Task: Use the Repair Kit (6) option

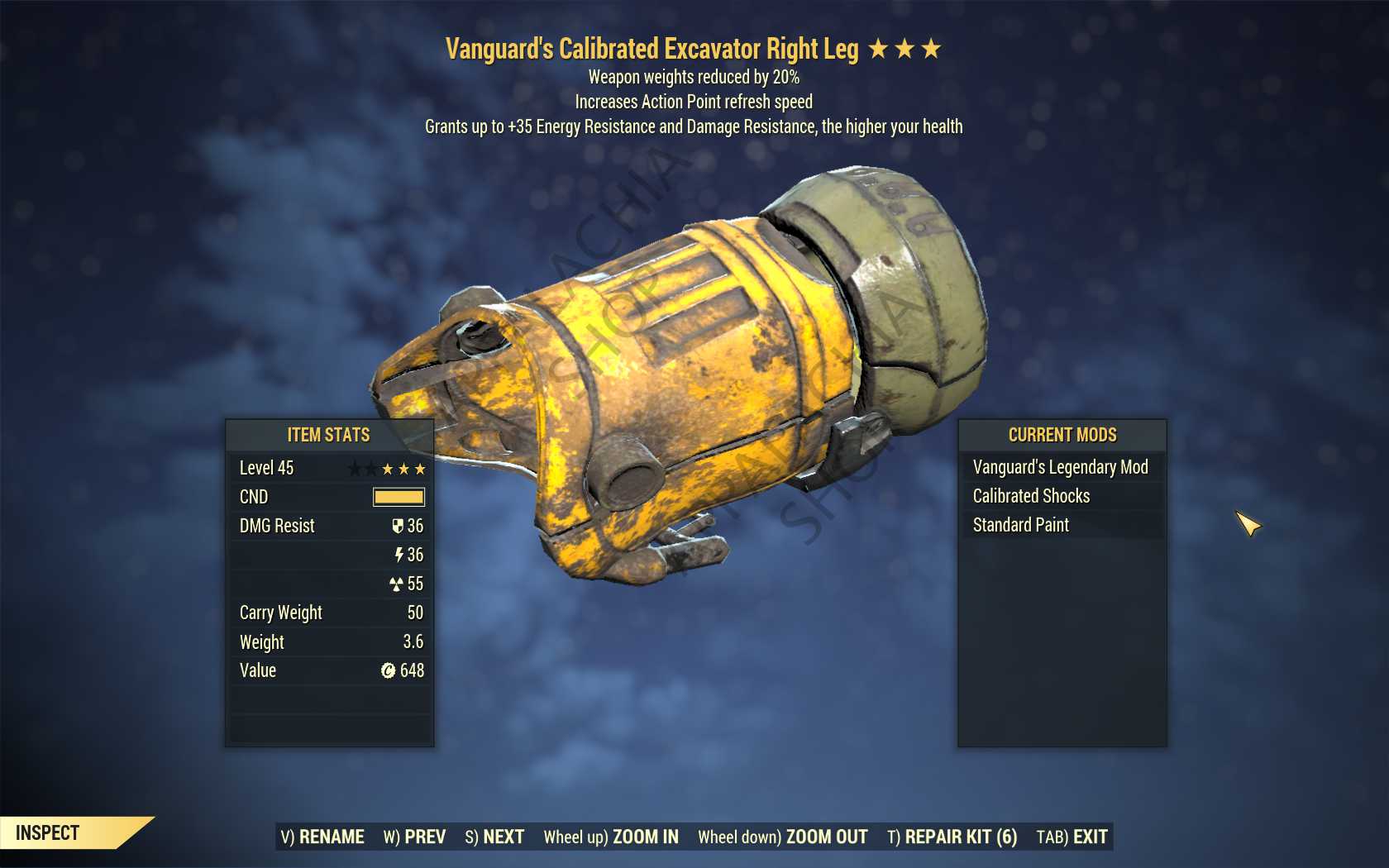Action: (952, 837)
